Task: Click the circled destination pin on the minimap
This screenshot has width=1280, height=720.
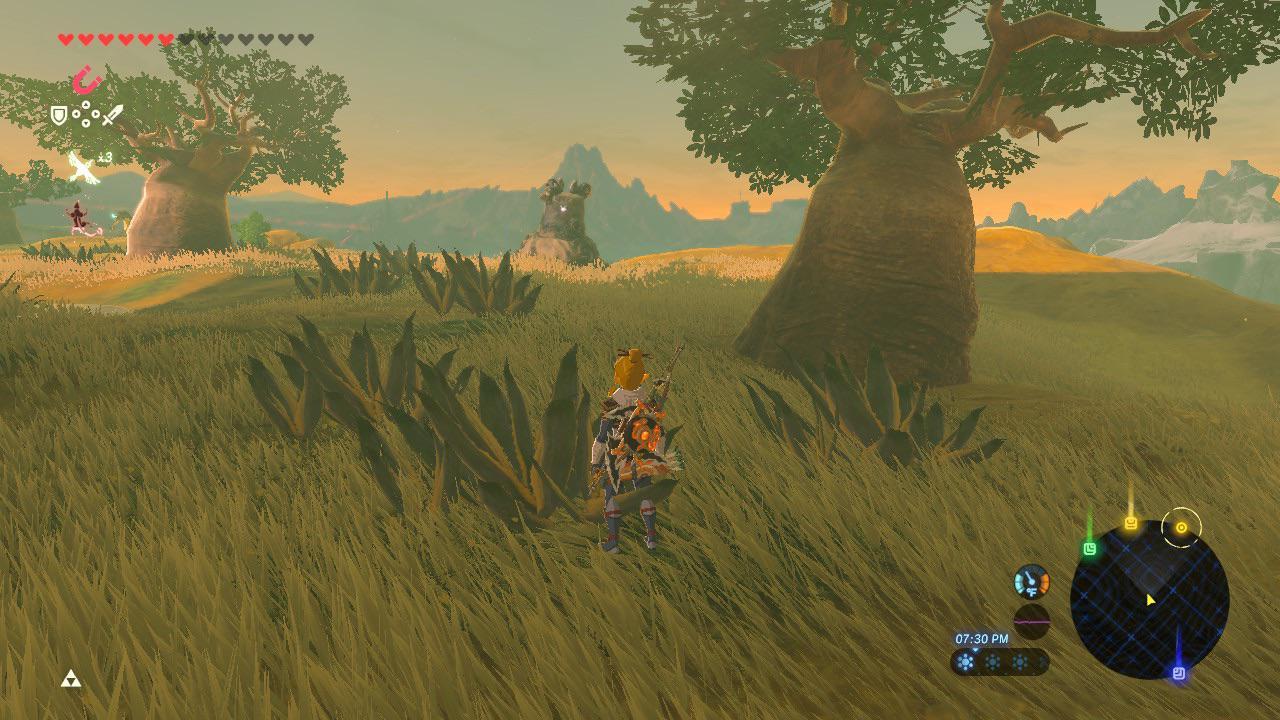Action: tap(1182, 528)
